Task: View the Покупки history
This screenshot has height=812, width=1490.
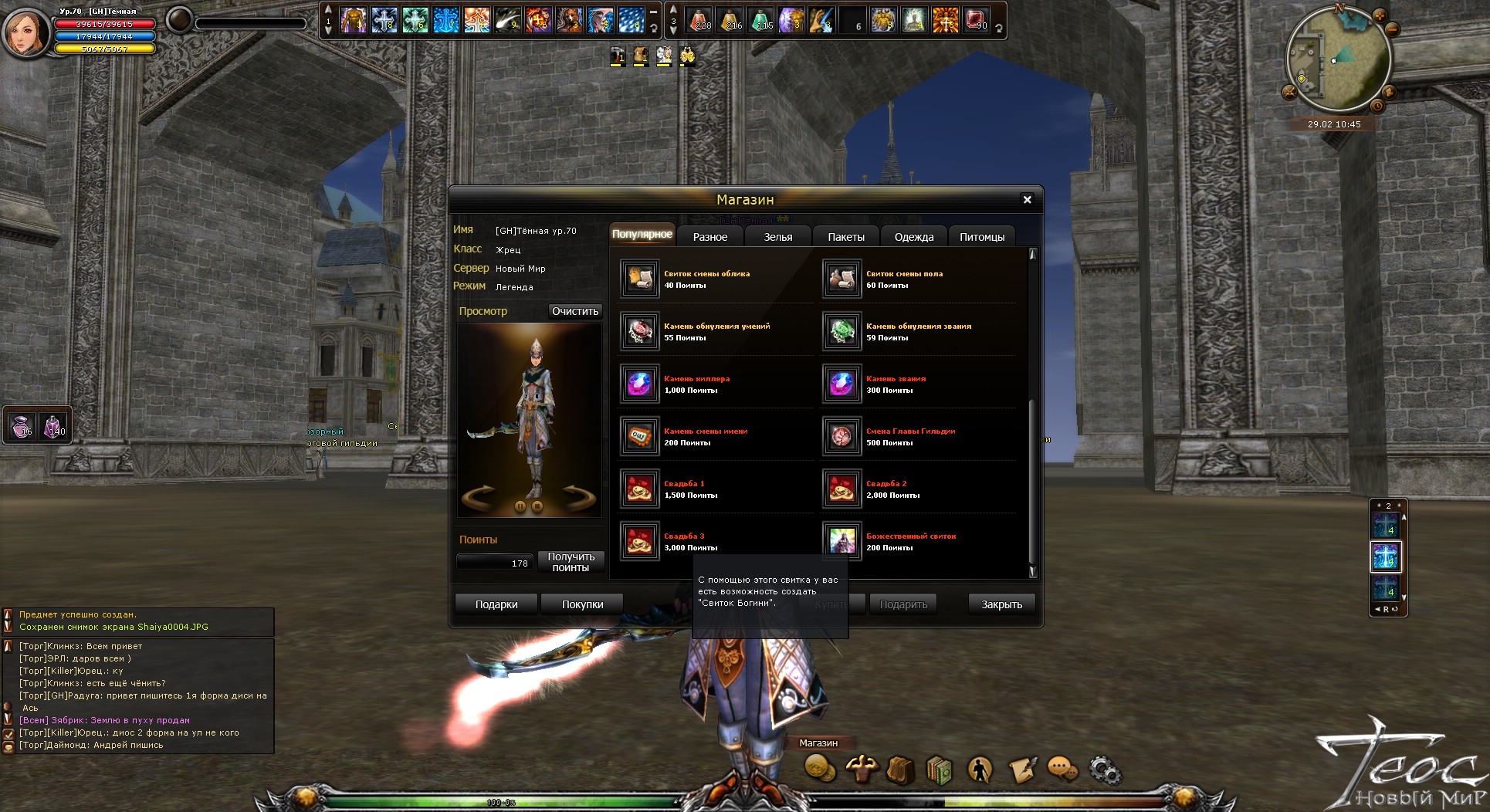Action: pyautogui.click(x=582, y=604)
